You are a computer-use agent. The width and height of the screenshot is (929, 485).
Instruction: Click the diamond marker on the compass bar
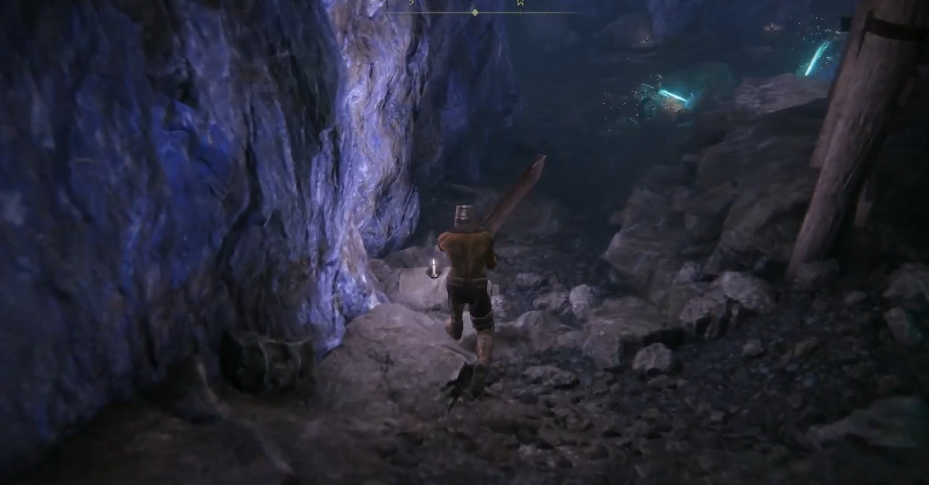[475, 12]
